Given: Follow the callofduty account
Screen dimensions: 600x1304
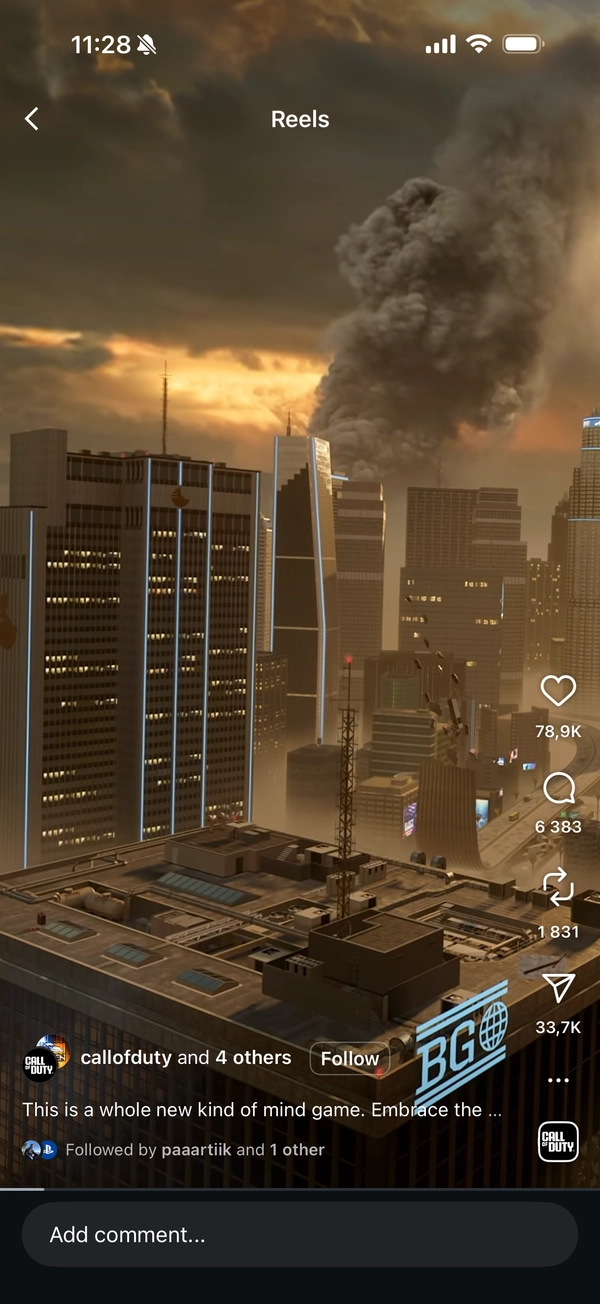Looking at the screenshot, I should 349,1058.
